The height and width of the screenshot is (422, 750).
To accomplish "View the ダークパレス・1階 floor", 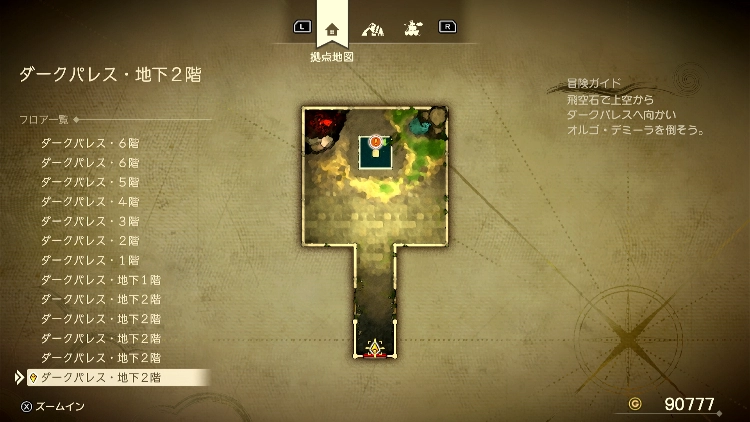I will (90, 260).
